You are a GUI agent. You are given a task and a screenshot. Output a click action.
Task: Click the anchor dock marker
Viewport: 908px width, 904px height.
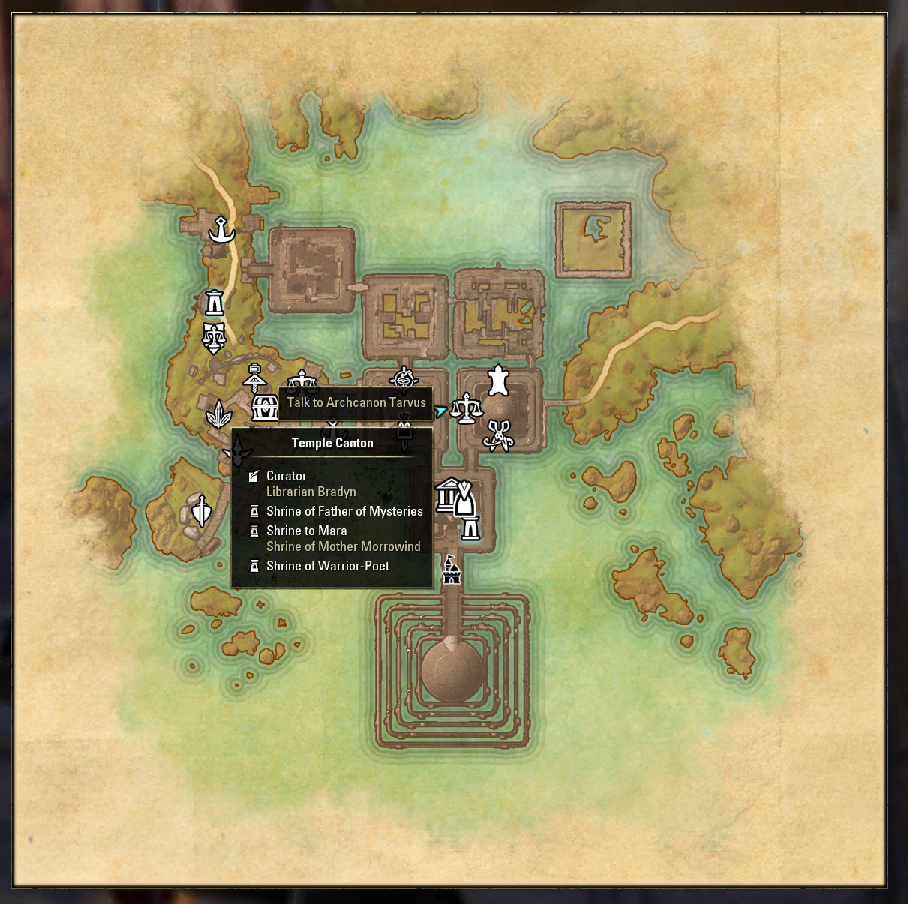[220, 232]
